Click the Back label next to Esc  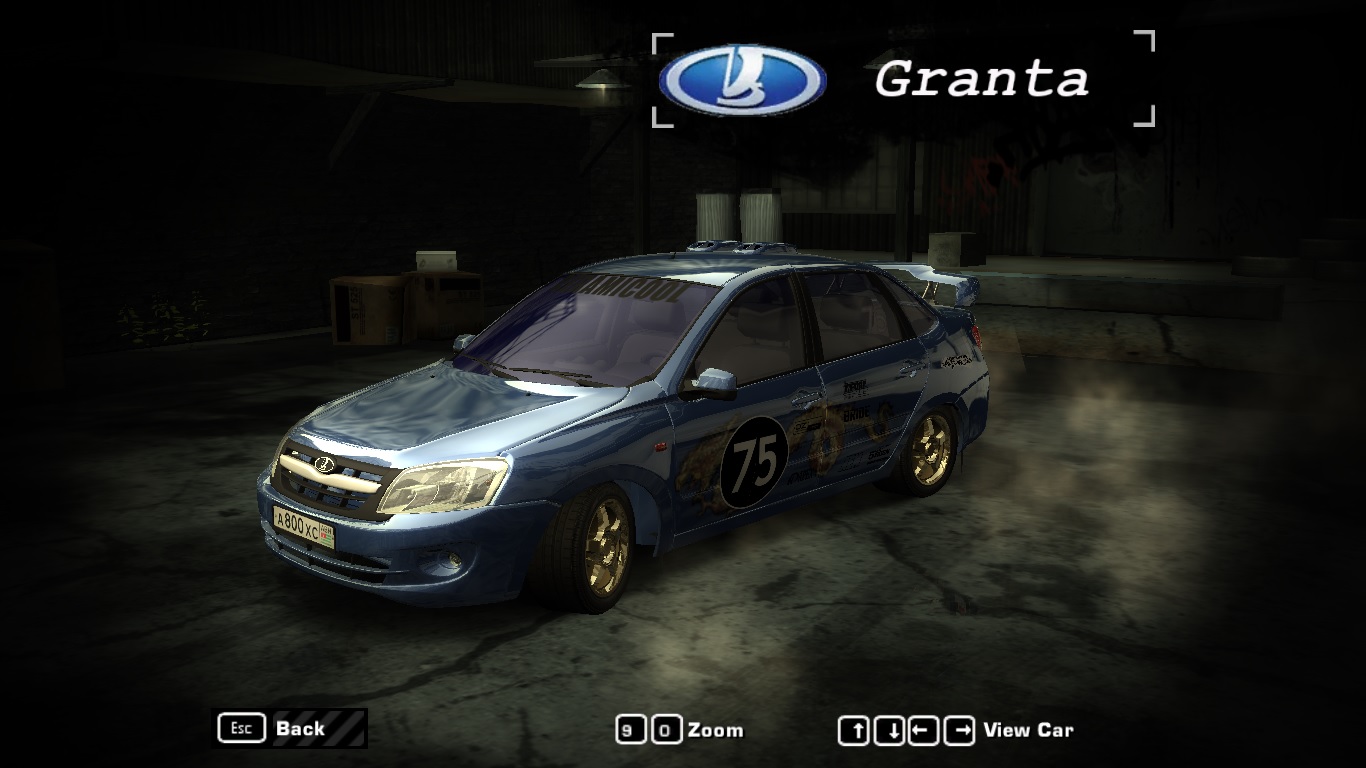click(x=301, y=729)
